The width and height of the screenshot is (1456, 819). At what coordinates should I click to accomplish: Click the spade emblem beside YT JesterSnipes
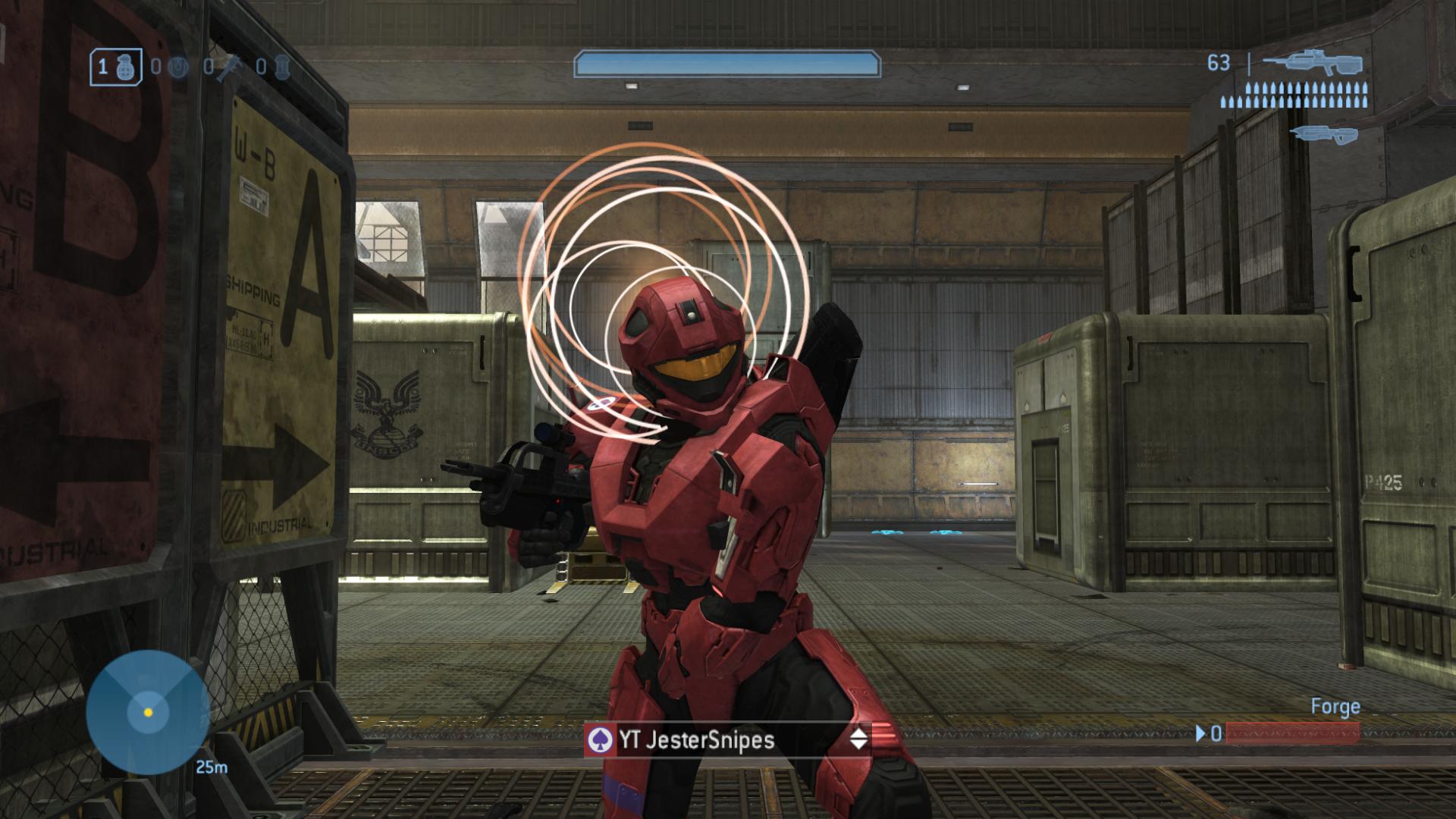pyautogui.click(x=601, y=739)
